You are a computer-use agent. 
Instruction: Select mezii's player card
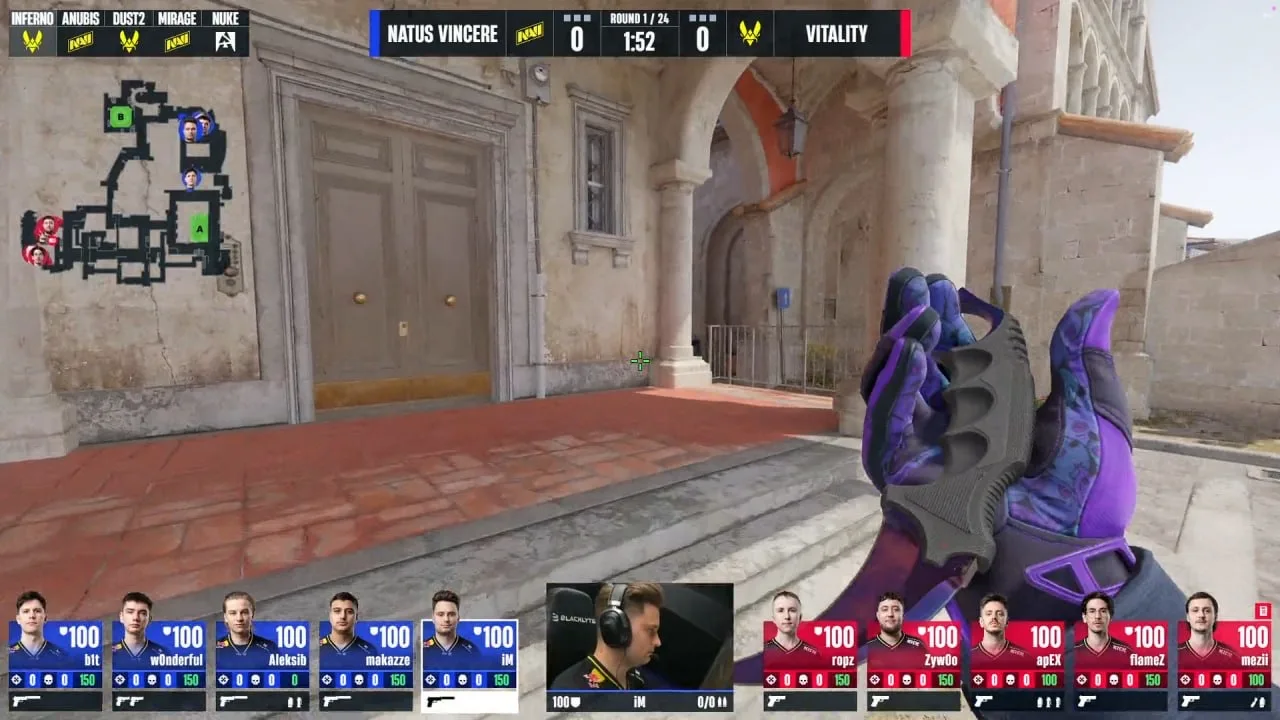coord(1224,654)
